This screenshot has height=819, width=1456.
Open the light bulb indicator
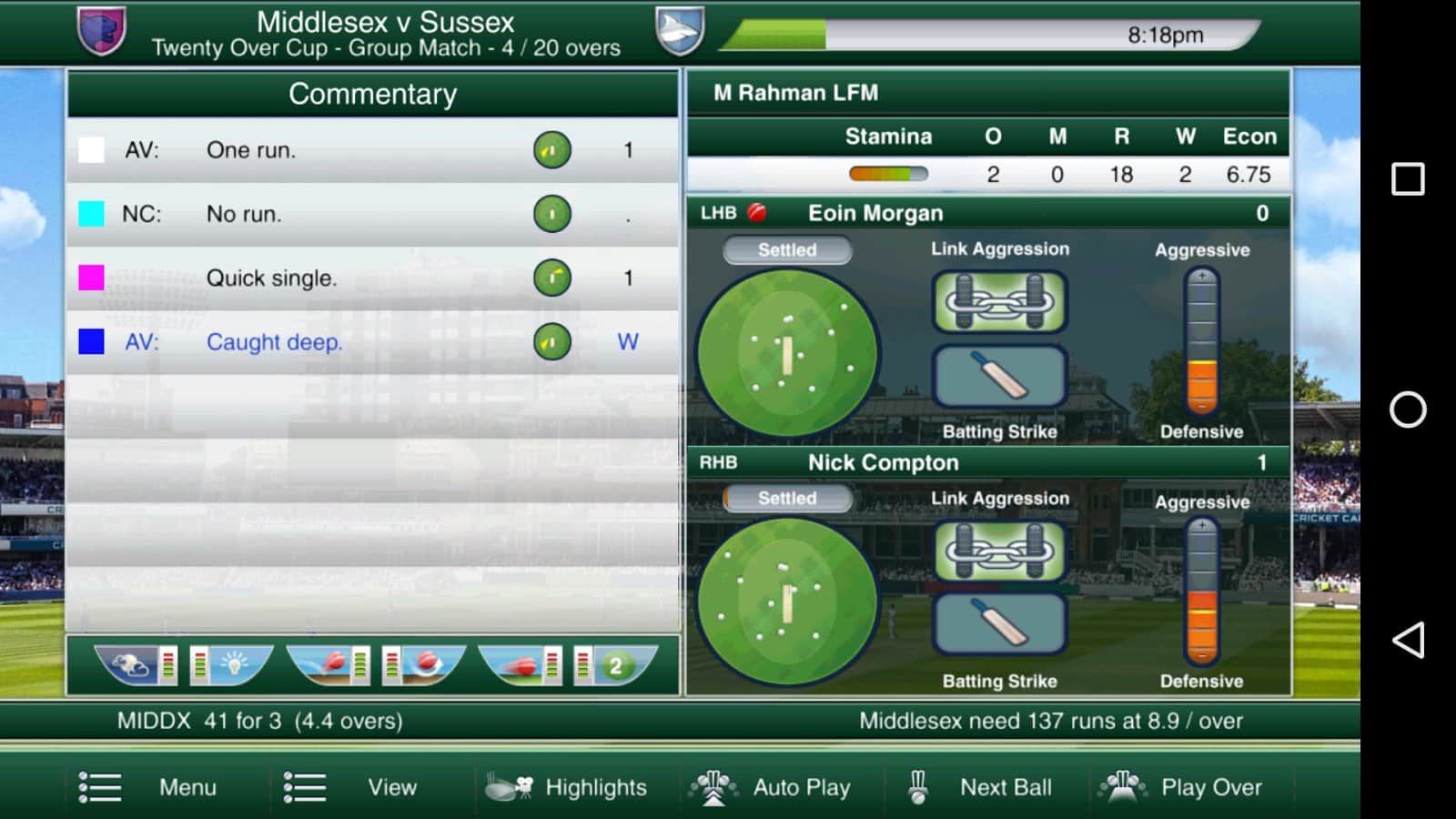click(x=232, y=665)
